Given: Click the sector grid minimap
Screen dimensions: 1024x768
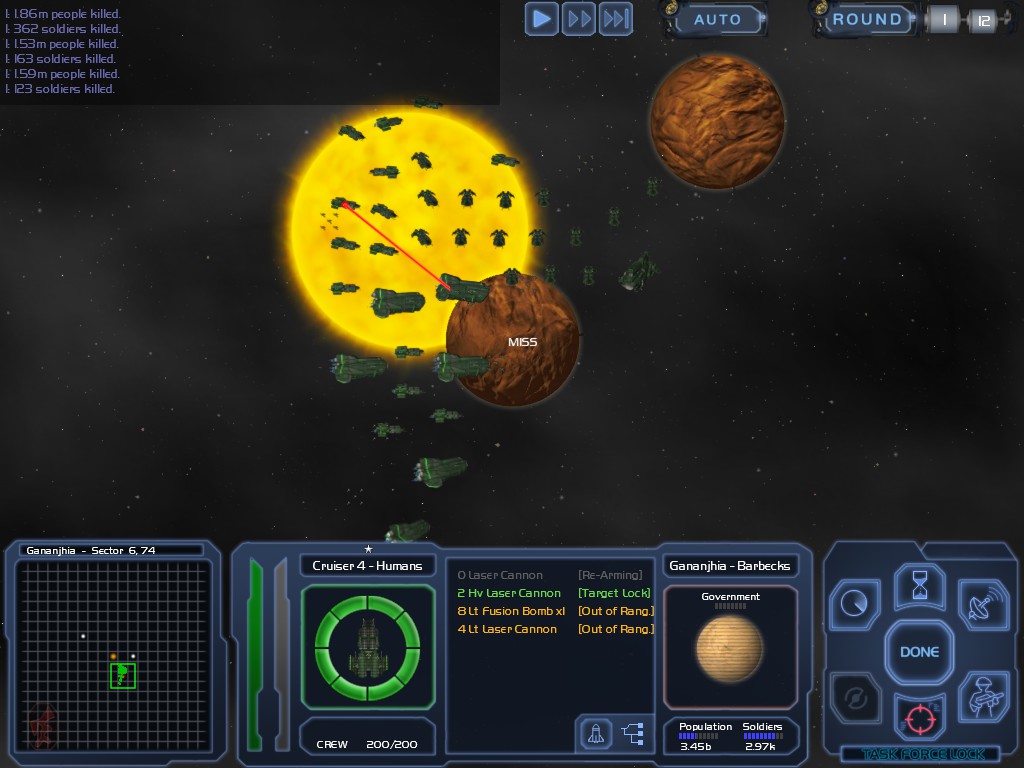Looking at the screenshot, I should 115,655.
